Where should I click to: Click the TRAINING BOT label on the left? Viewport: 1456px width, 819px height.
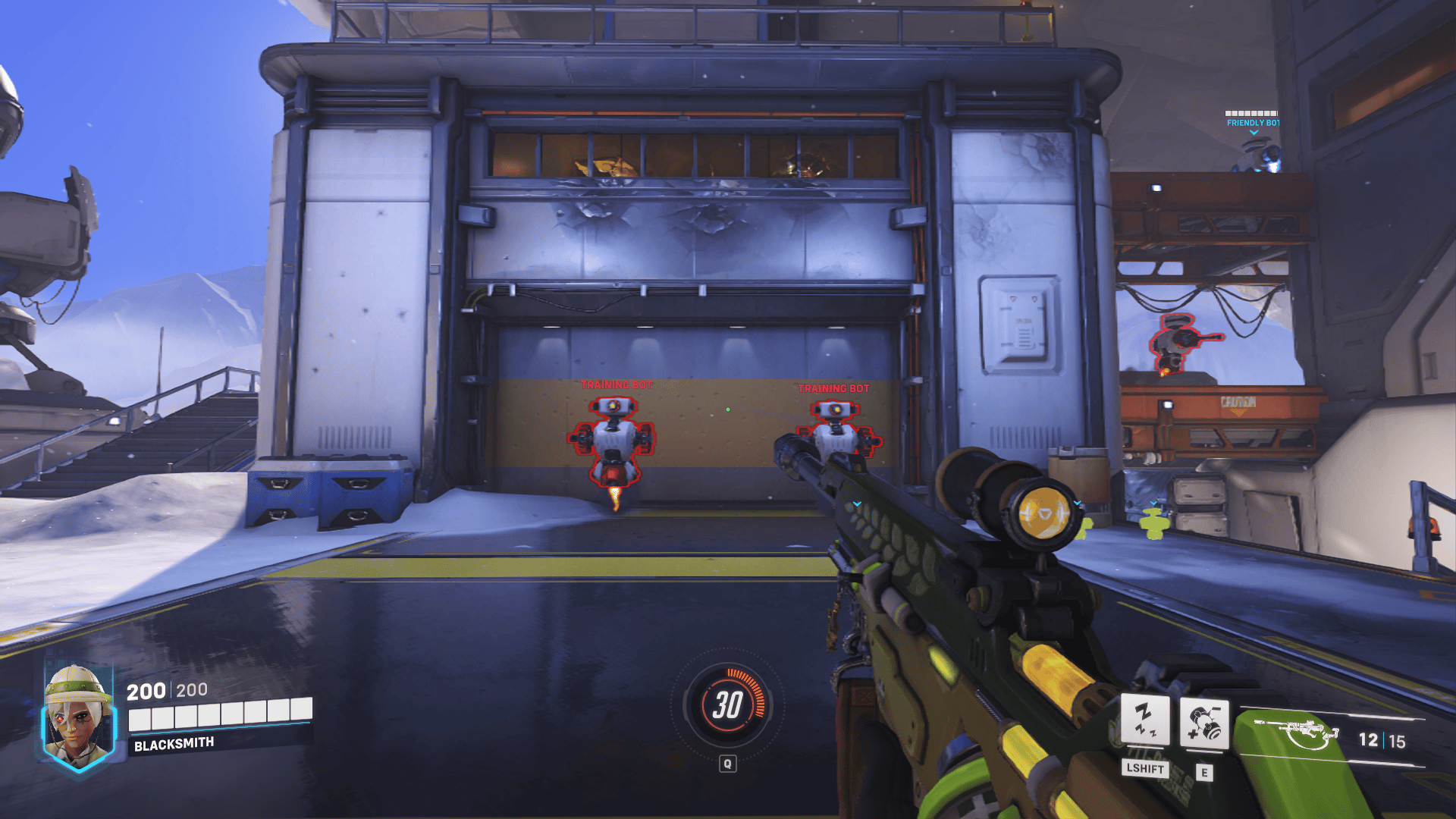pos(616,385)
